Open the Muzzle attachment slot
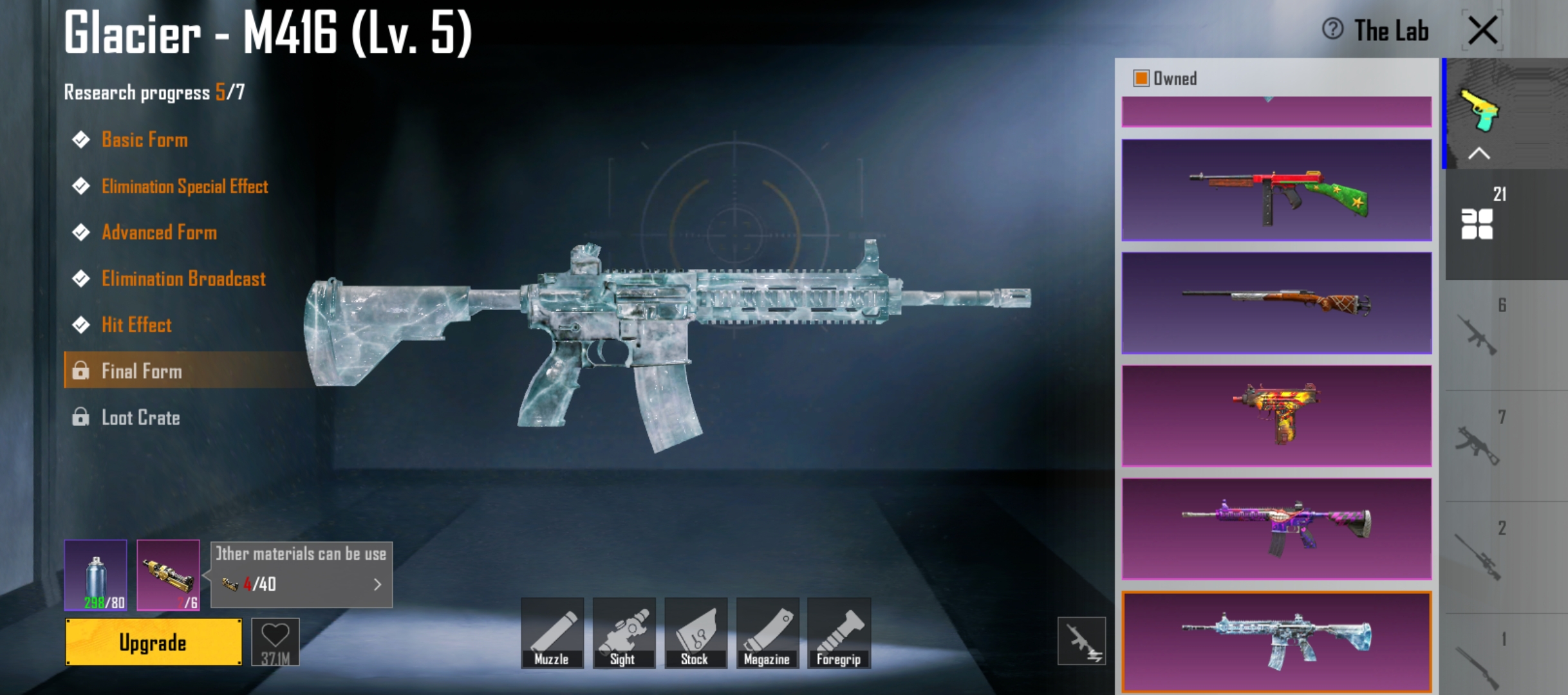Viewport: 1568px width, 695px height. click(552, 633)
